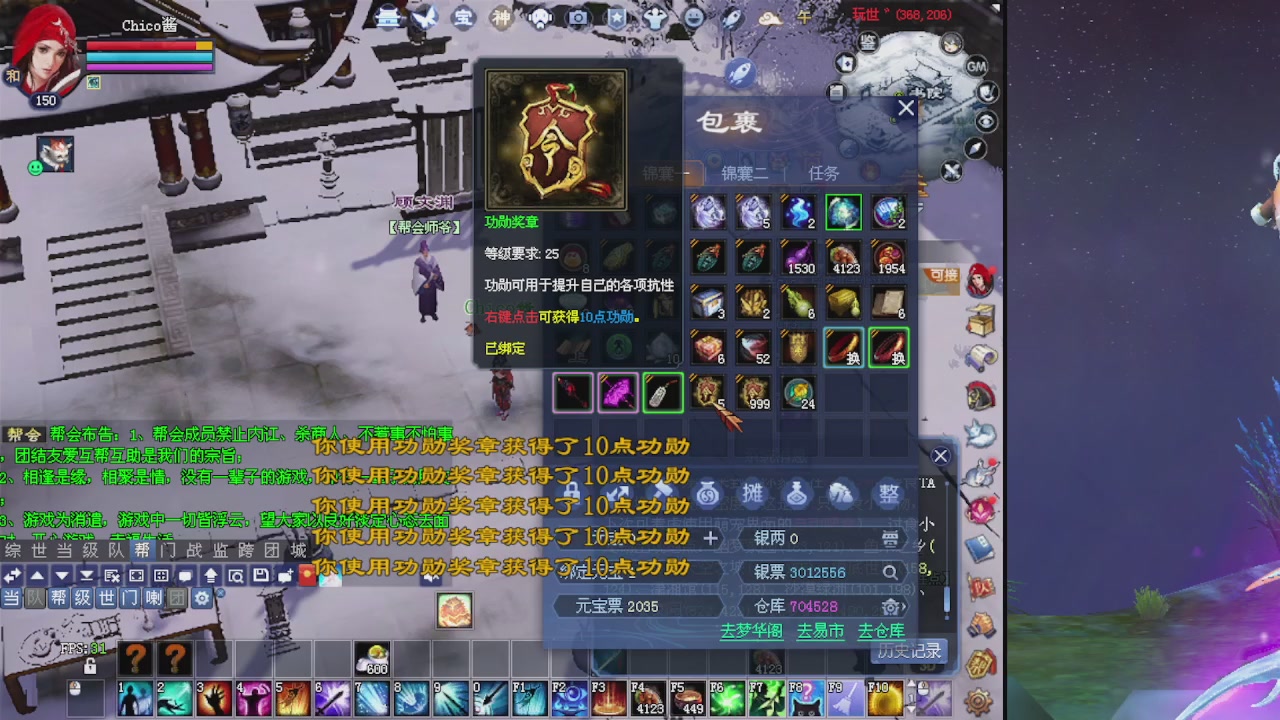Switch to the 任务 tab in the bag window

click(x=825, y=172)
